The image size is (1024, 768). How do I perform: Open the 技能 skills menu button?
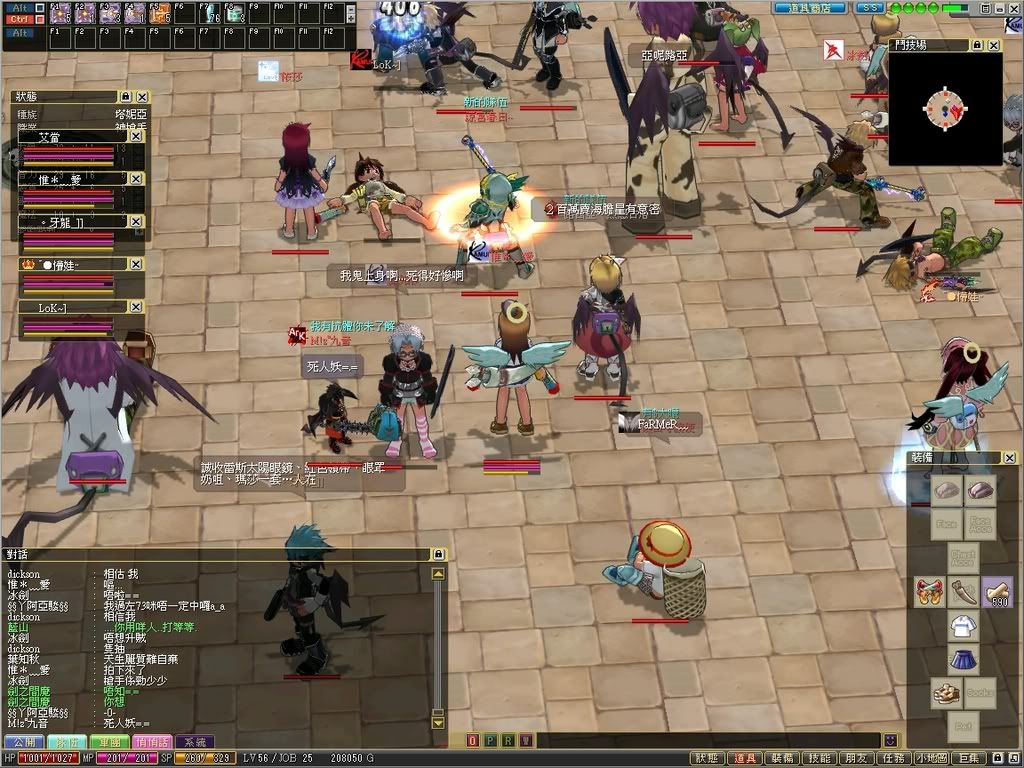819,758
